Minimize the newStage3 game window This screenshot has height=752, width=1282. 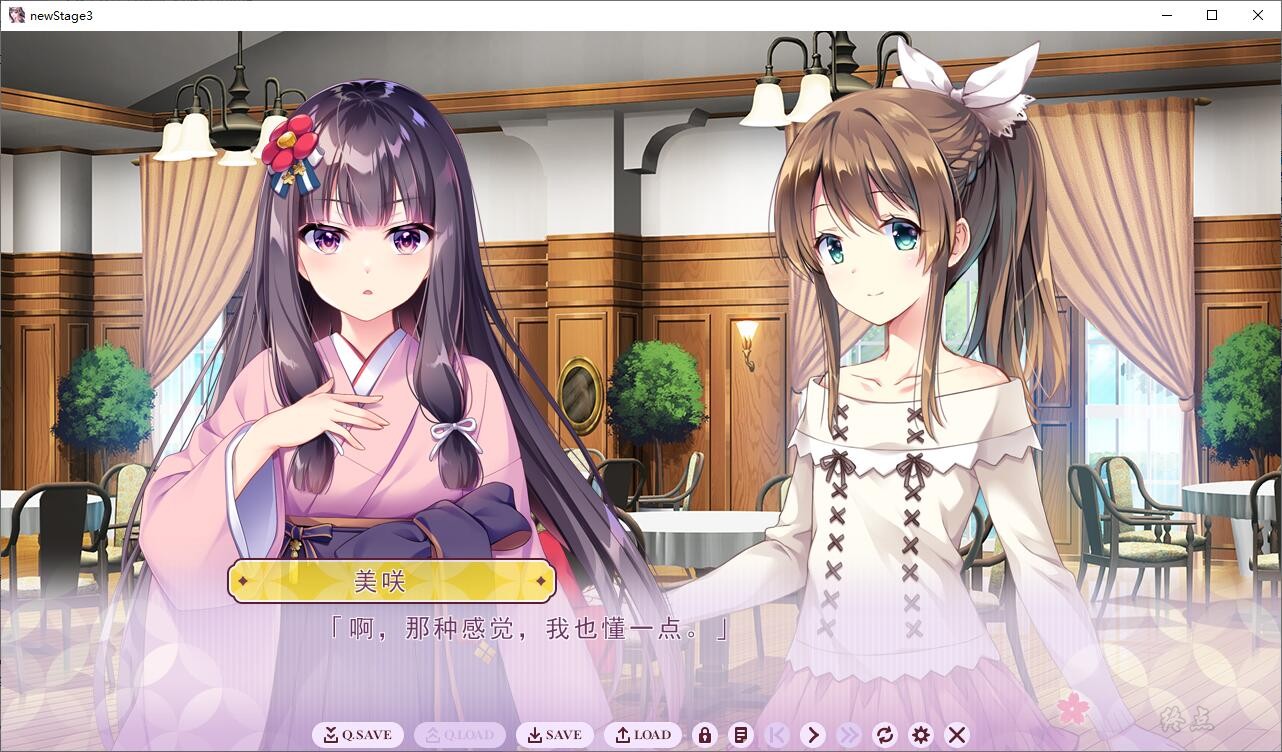1166,15
